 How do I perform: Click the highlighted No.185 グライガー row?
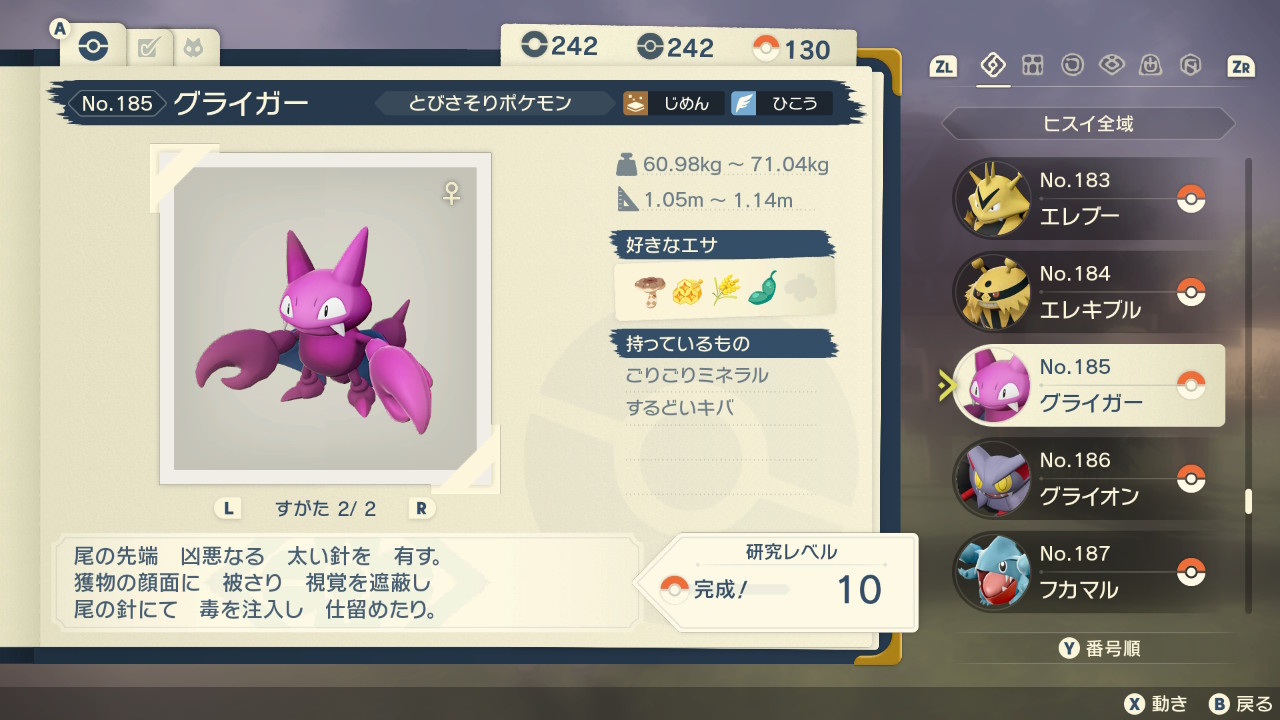click(x=1088, y=385)
